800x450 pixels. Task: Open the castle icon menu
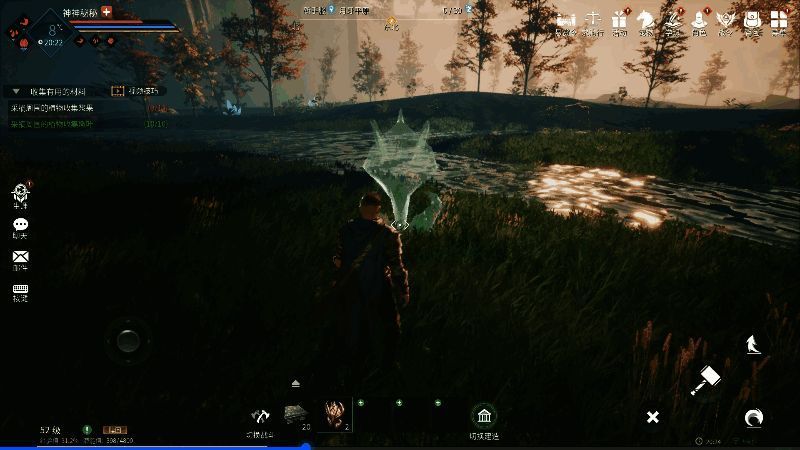click(x=567, y=20)
